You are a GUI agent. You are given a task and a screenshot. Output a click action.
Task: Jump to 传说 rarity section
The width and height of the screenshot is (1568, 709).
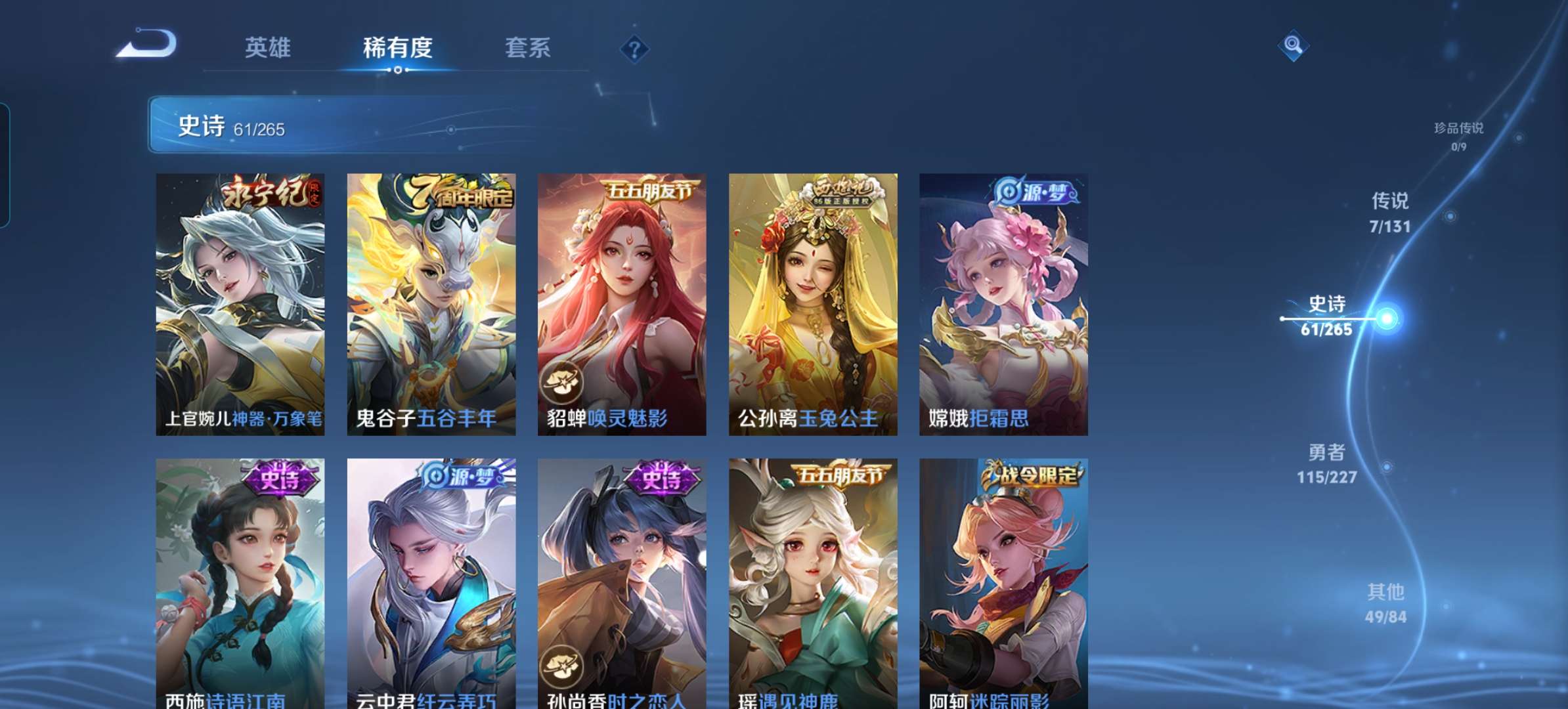point(1390,212)
